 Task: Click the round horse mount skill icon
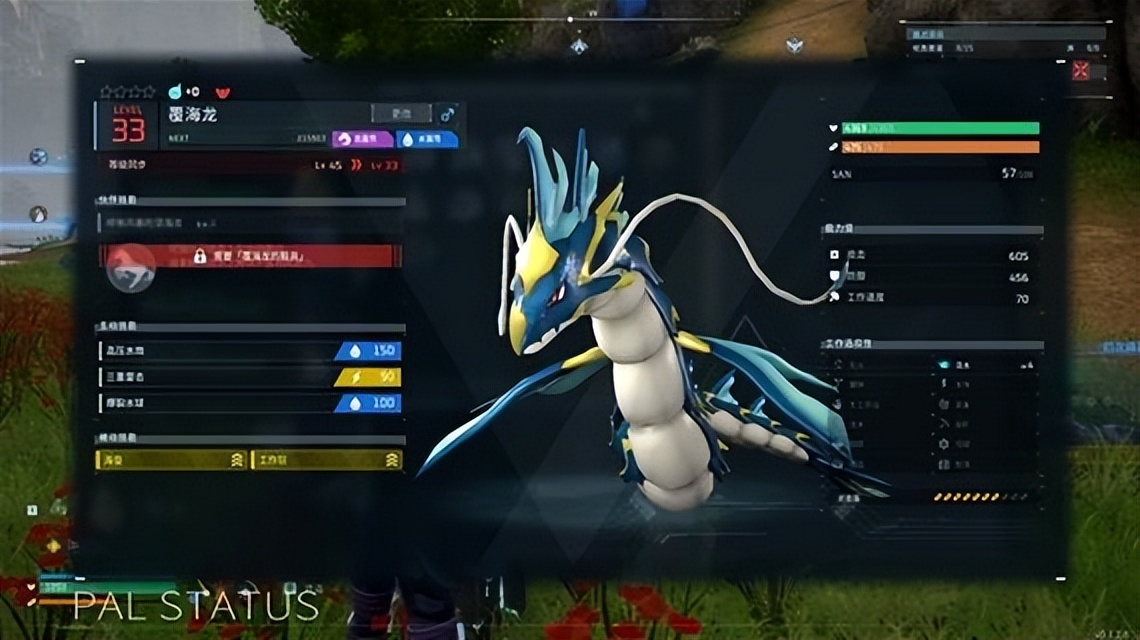(131, 267)
